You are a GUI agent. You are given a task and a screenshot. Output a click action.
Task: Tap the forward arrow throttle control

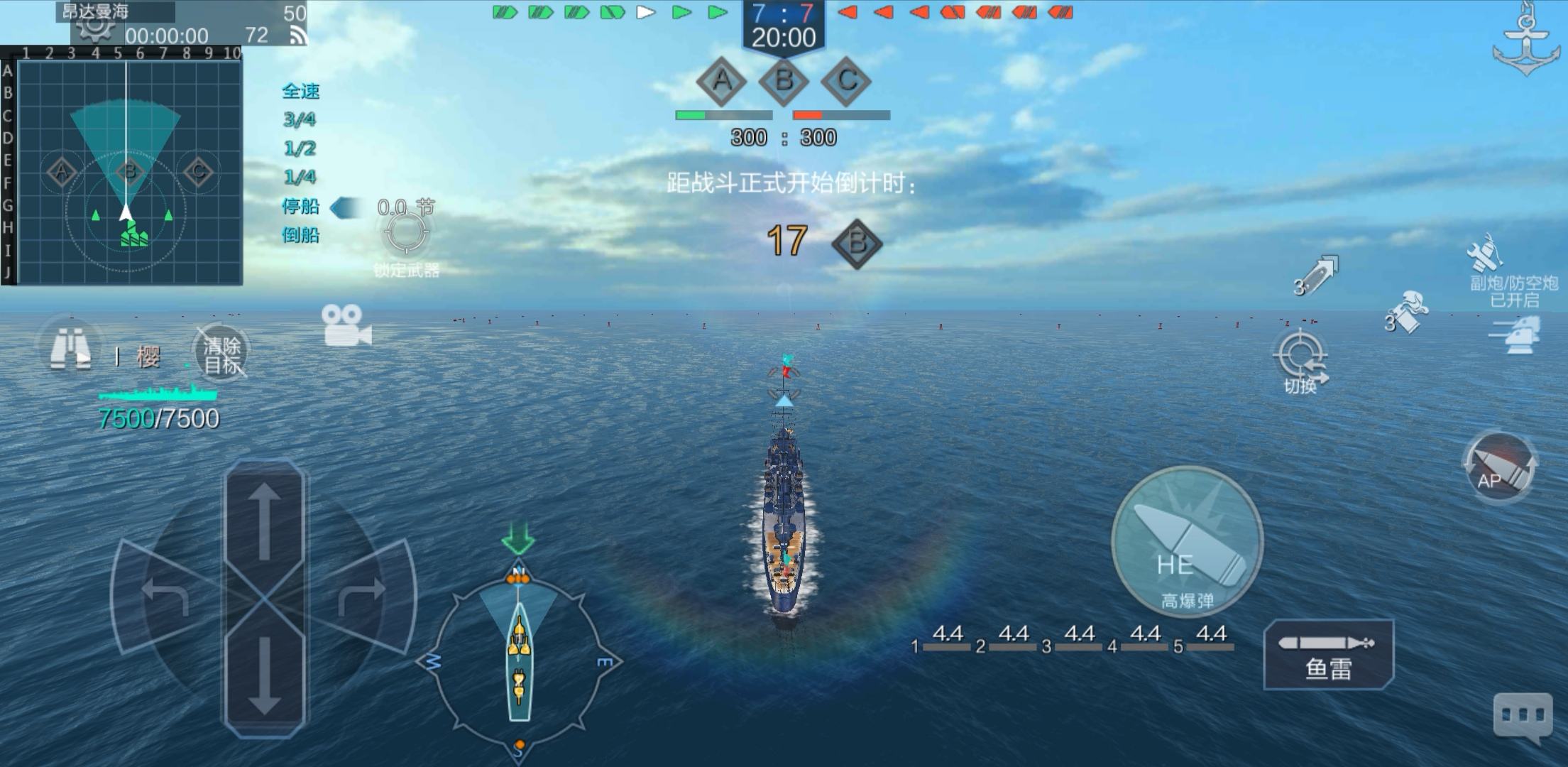[264, 522]
